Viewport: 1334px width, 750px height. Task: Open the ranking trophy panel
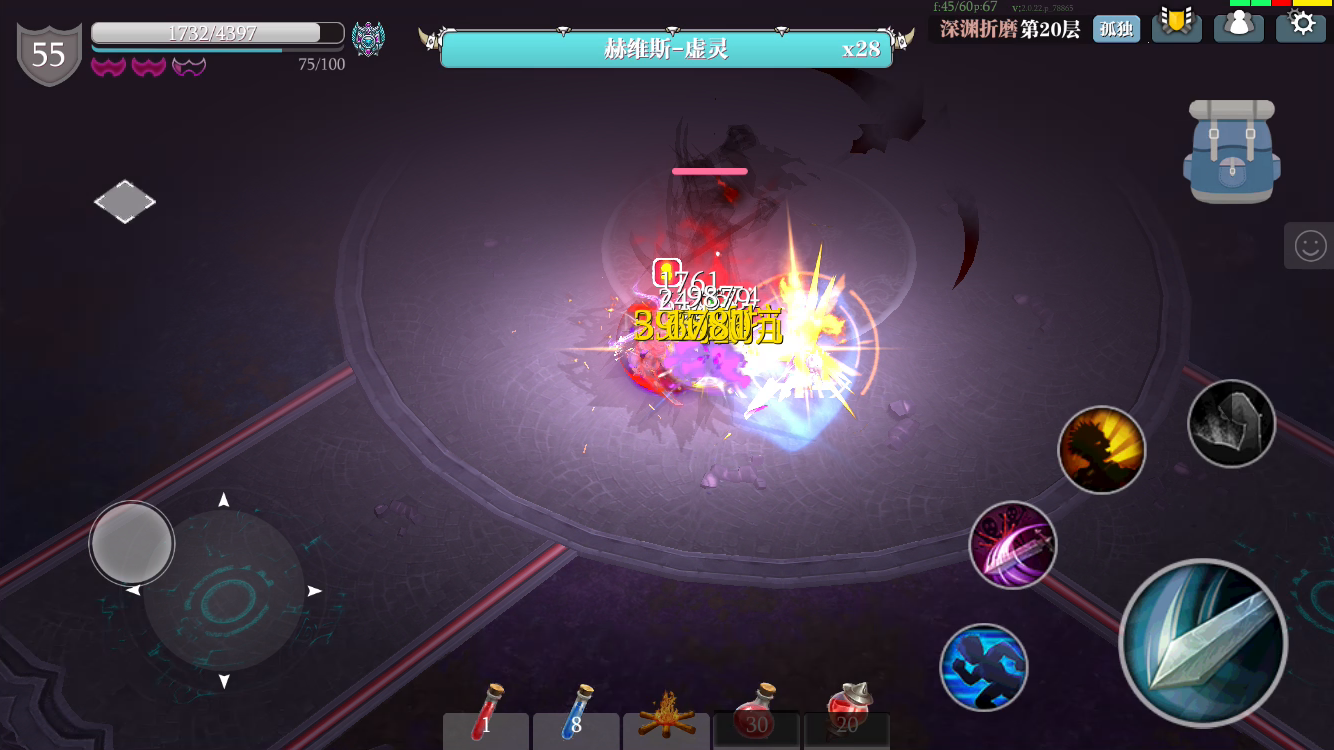[1177, 27]
